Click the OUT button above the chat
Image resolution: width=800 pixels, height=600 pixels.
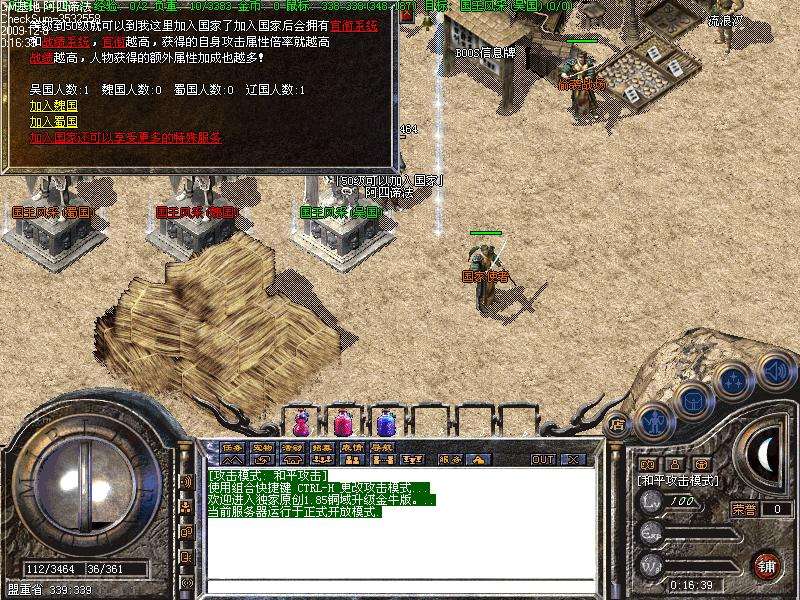click(x=542, y=460)
